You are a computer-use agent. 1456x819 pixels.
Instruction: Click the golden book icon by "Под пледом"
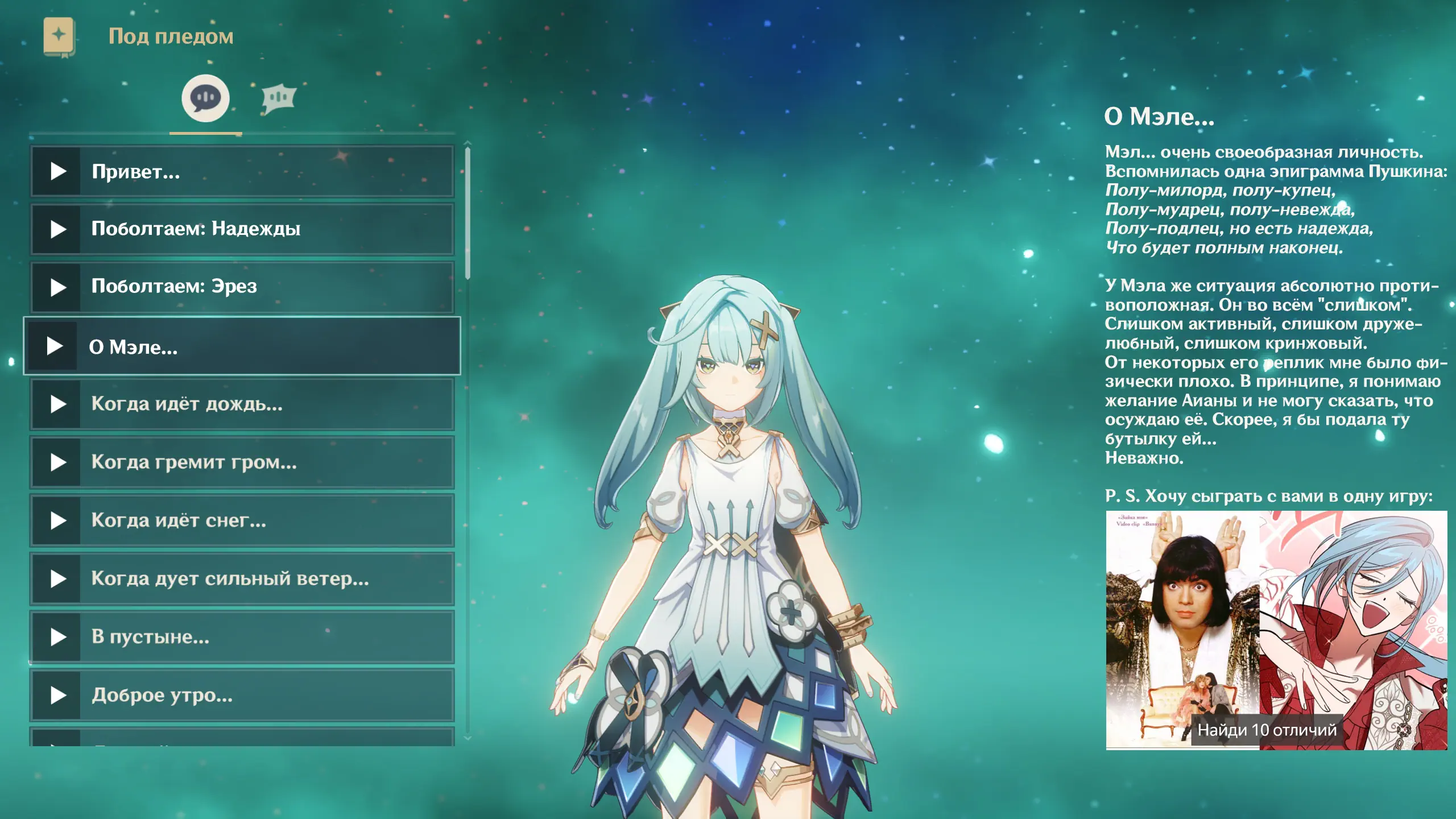tap(59, 37)
